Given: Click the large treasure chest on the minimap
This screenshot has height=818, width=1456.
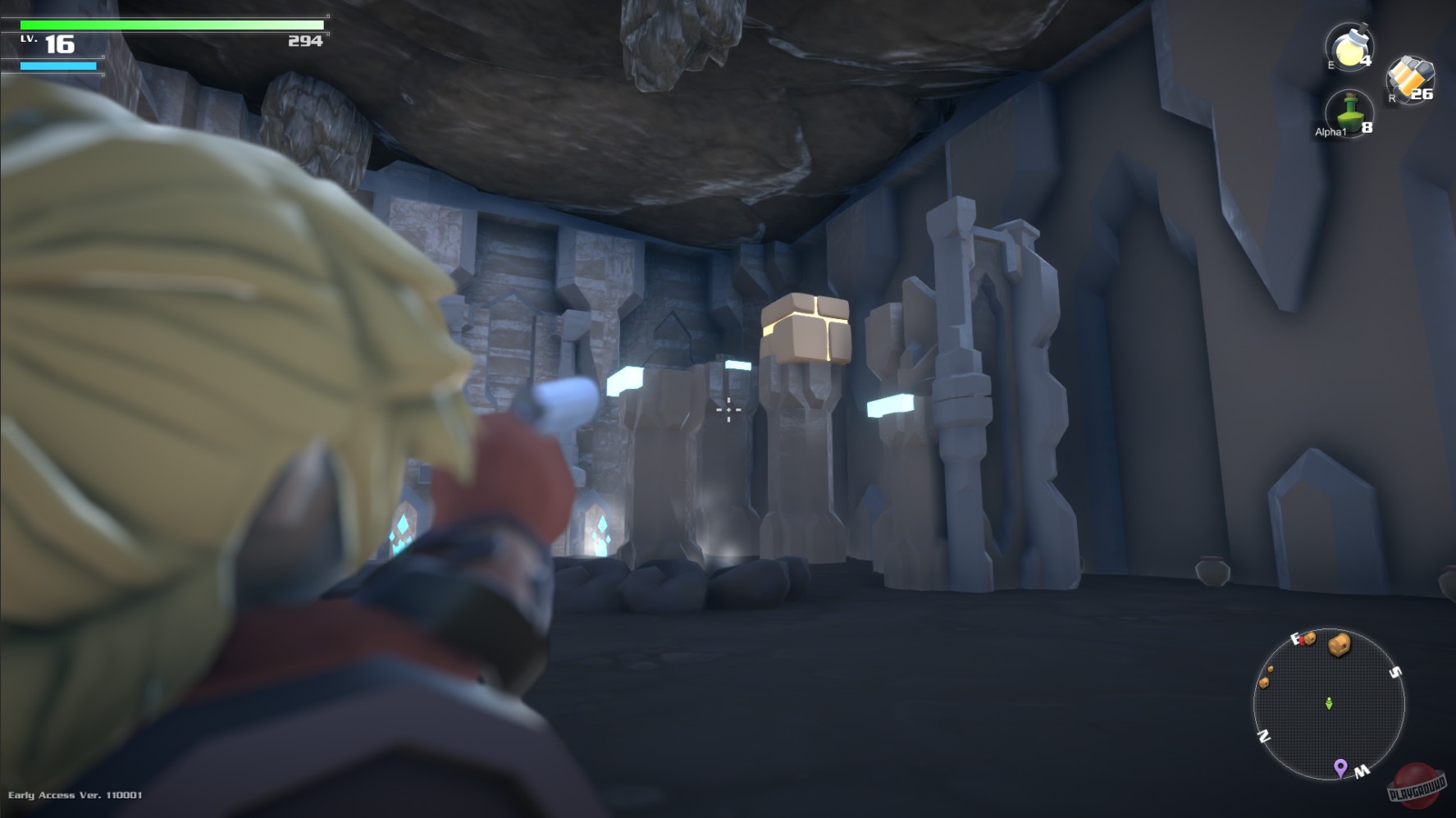Looking at the screenshot, I should 1340,645.
